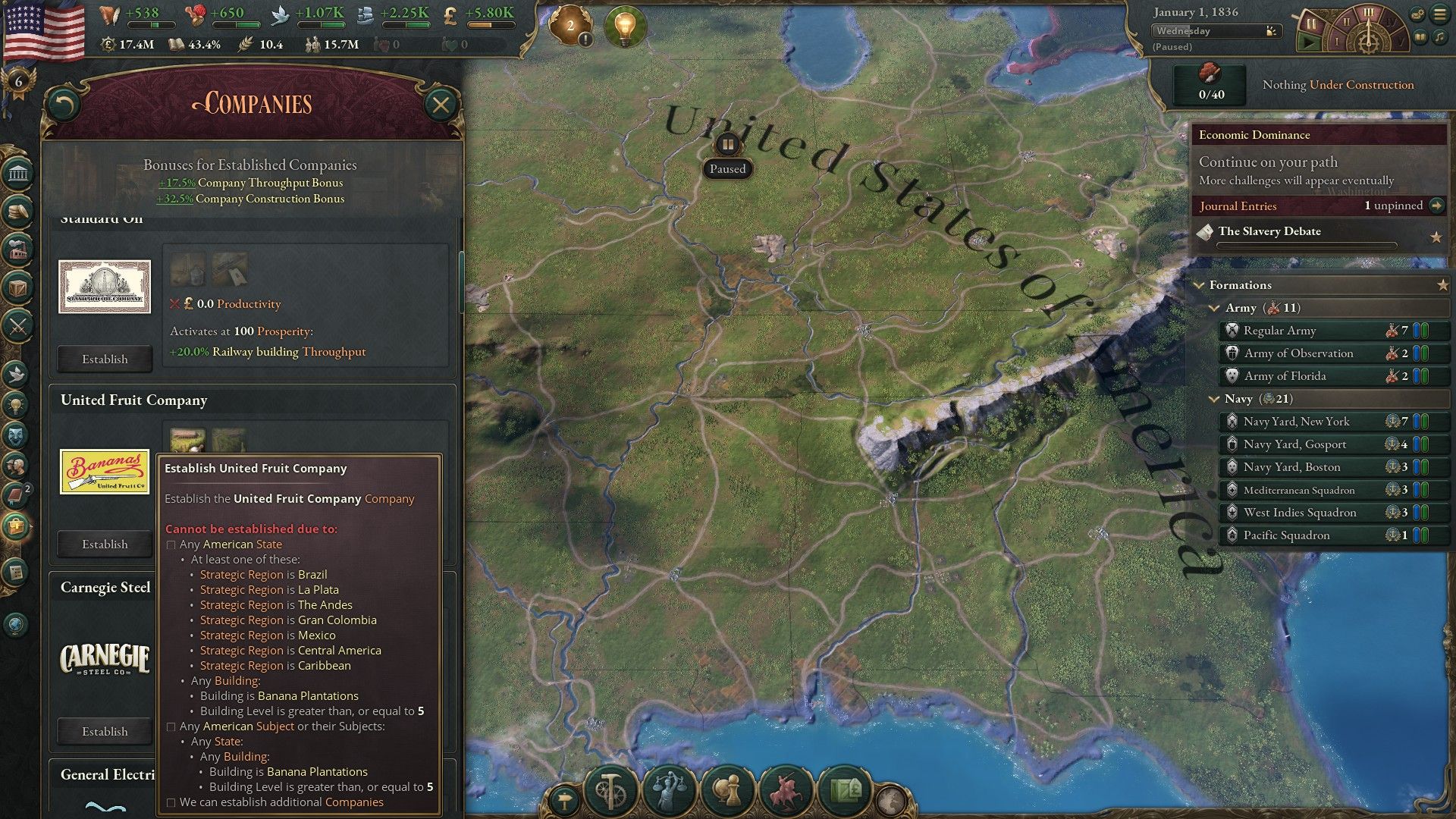Collapse the Formations section header

pos(1200,284)
